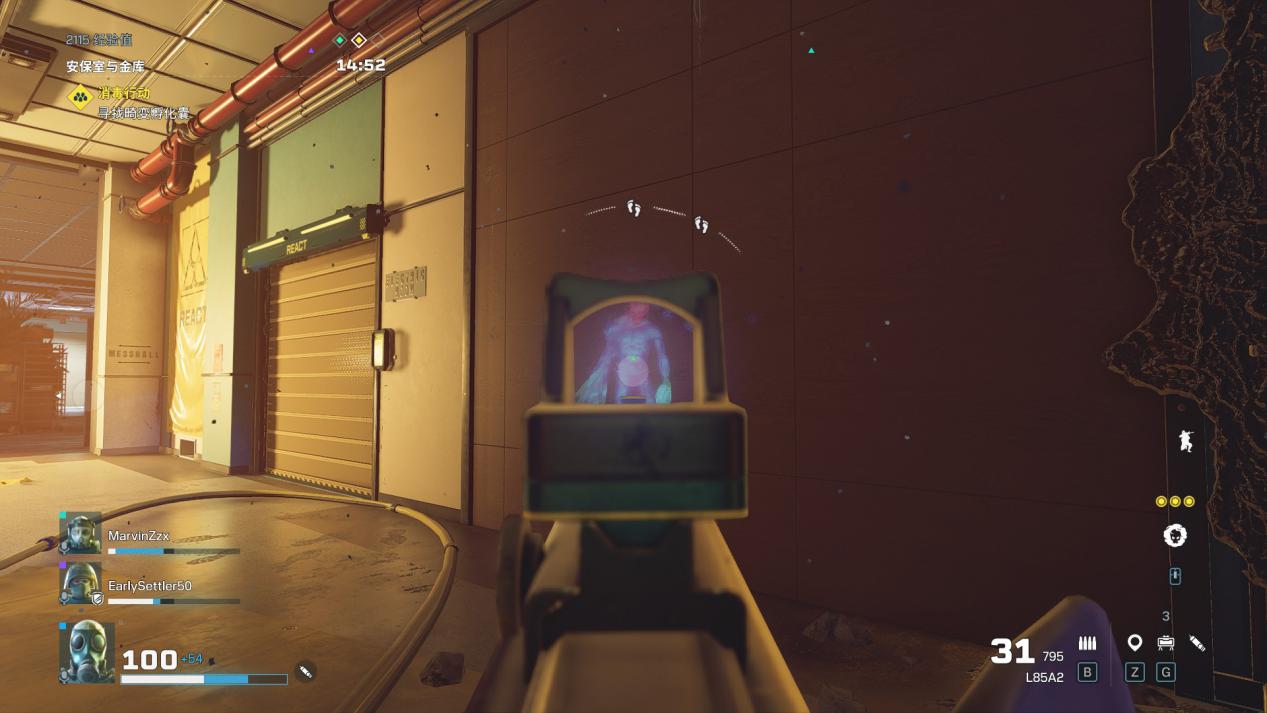The image size is (1267, 713).
Task: Click the syringe item icon in the bottom-right HUD
Action: pos(1197,643)
